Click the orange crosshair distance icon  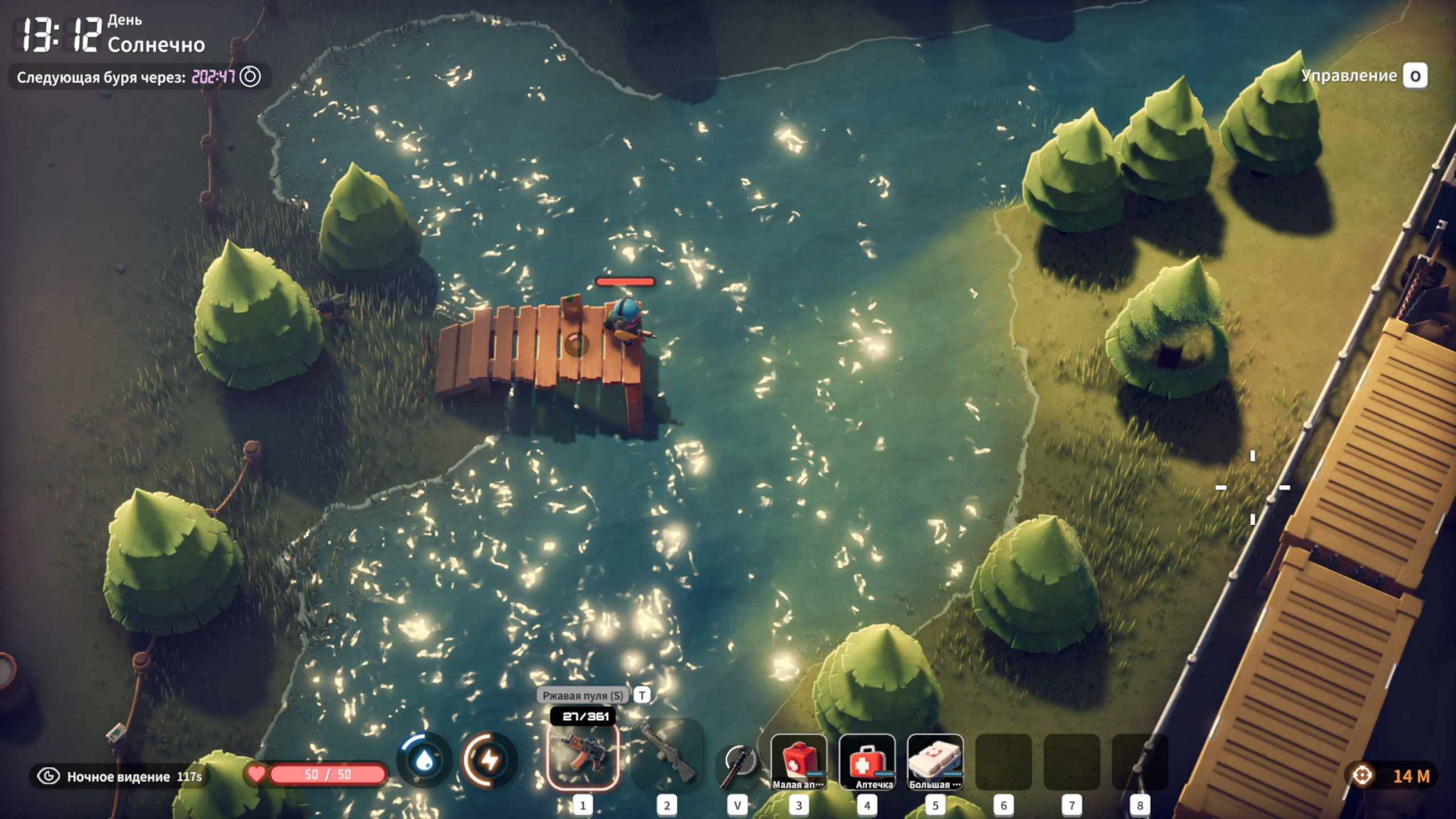[1362, 775]
